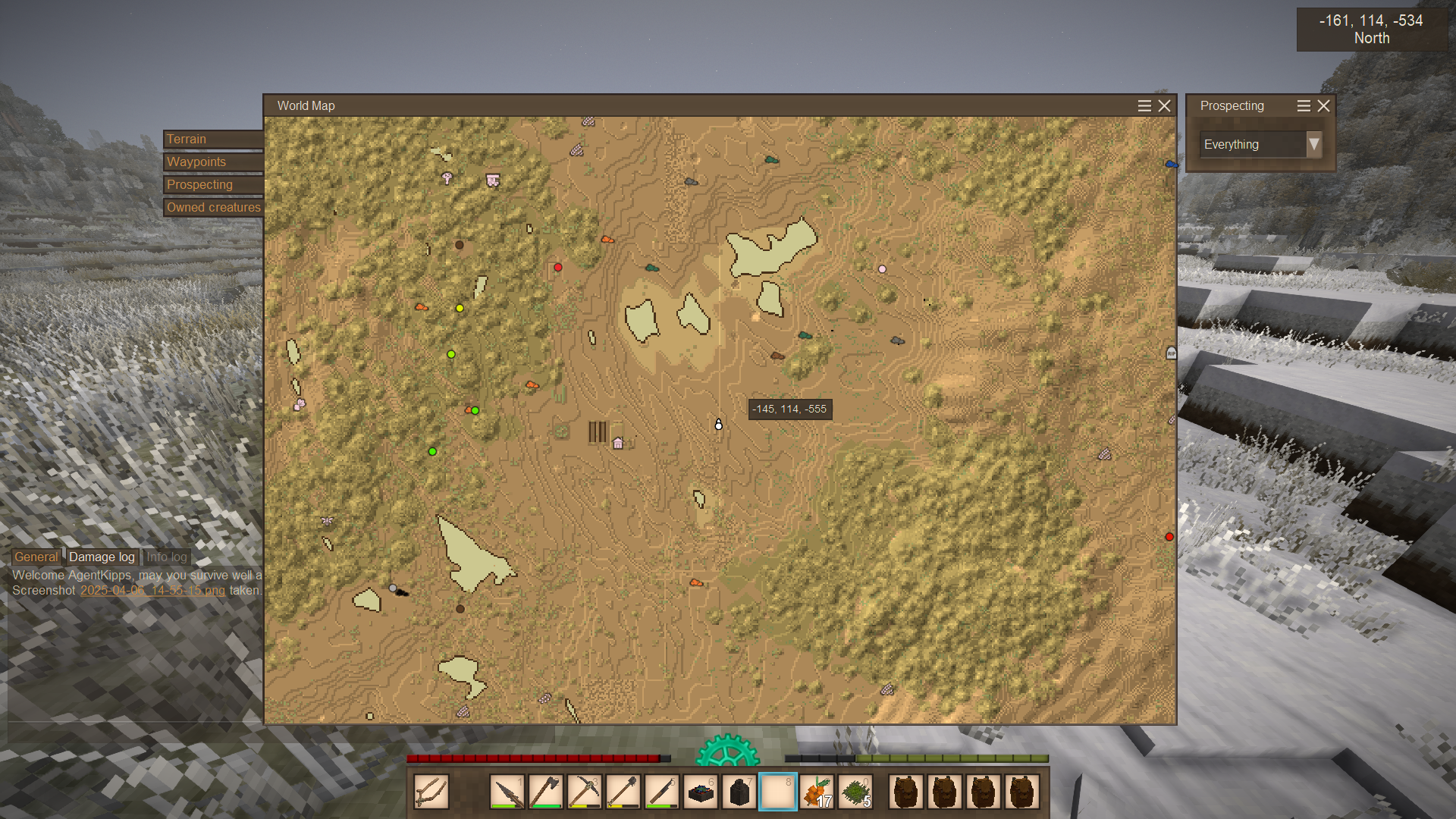Show the Owned creatures map tab
Viewport: 1456px width, 819px height.
coord(213,208)
